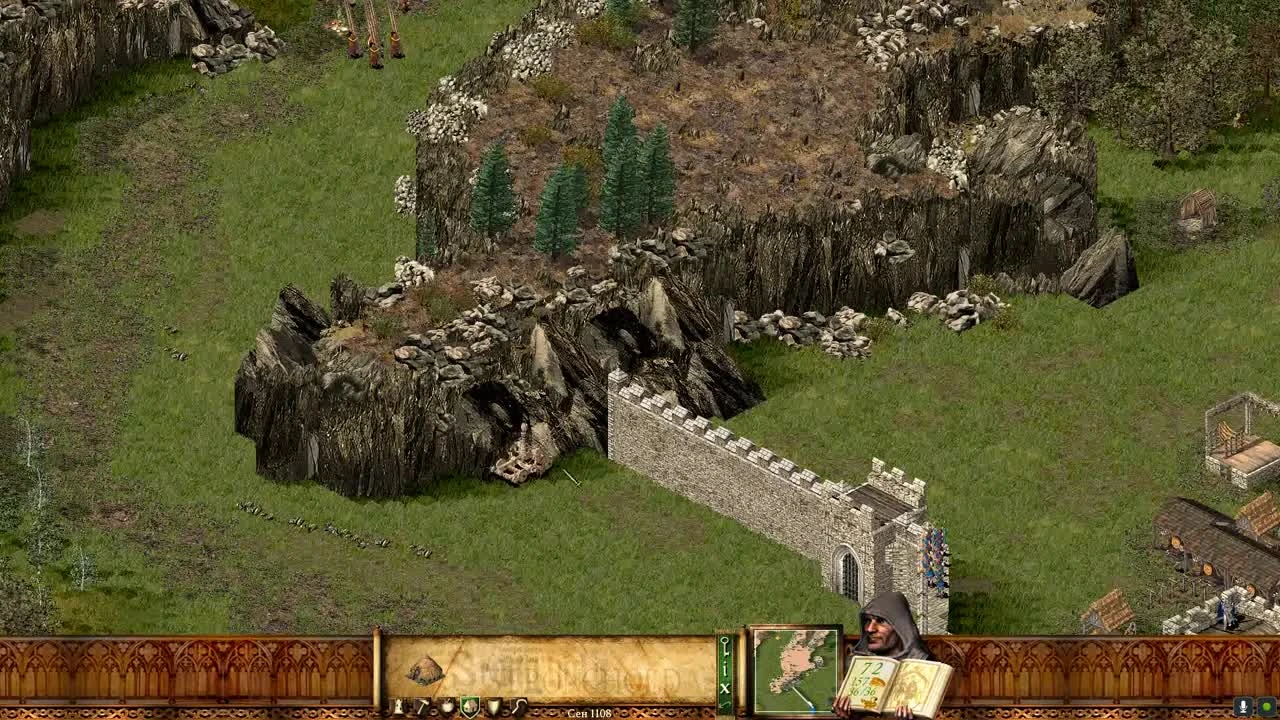Select the weapons buildings shield icon

(493, 707)
